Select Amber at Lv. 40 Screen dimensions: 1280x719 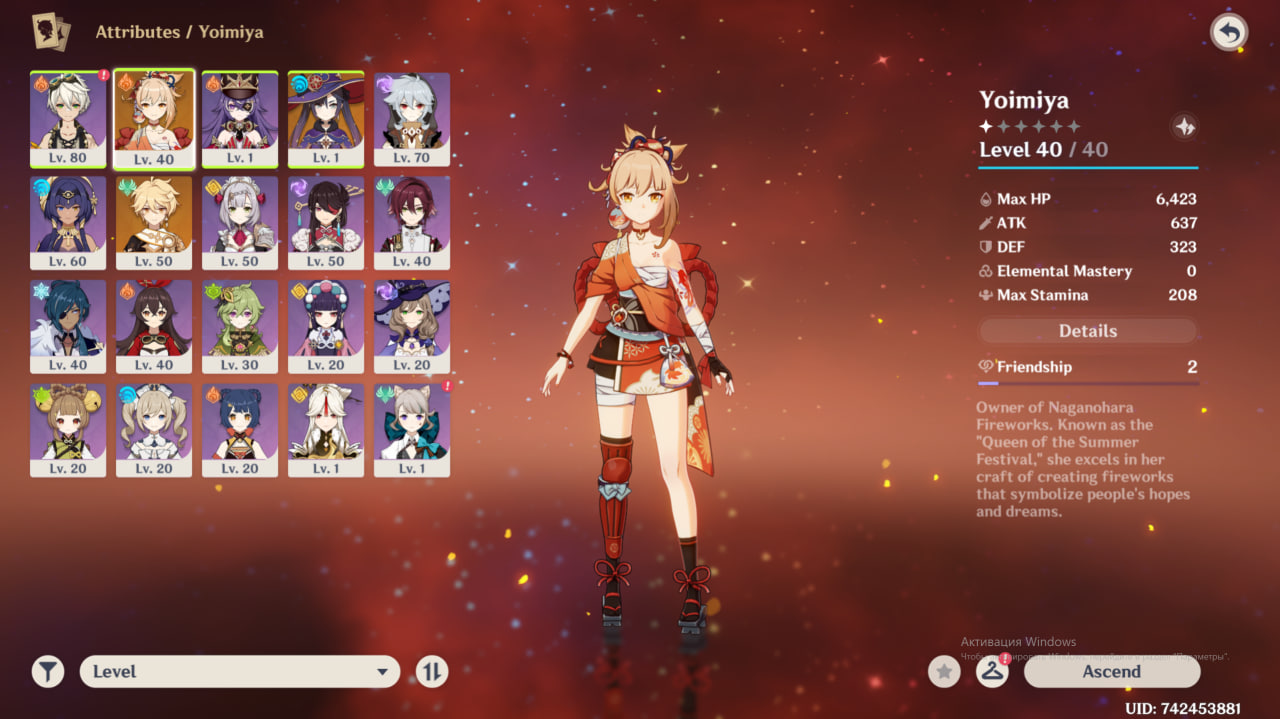tap(154, 326)
